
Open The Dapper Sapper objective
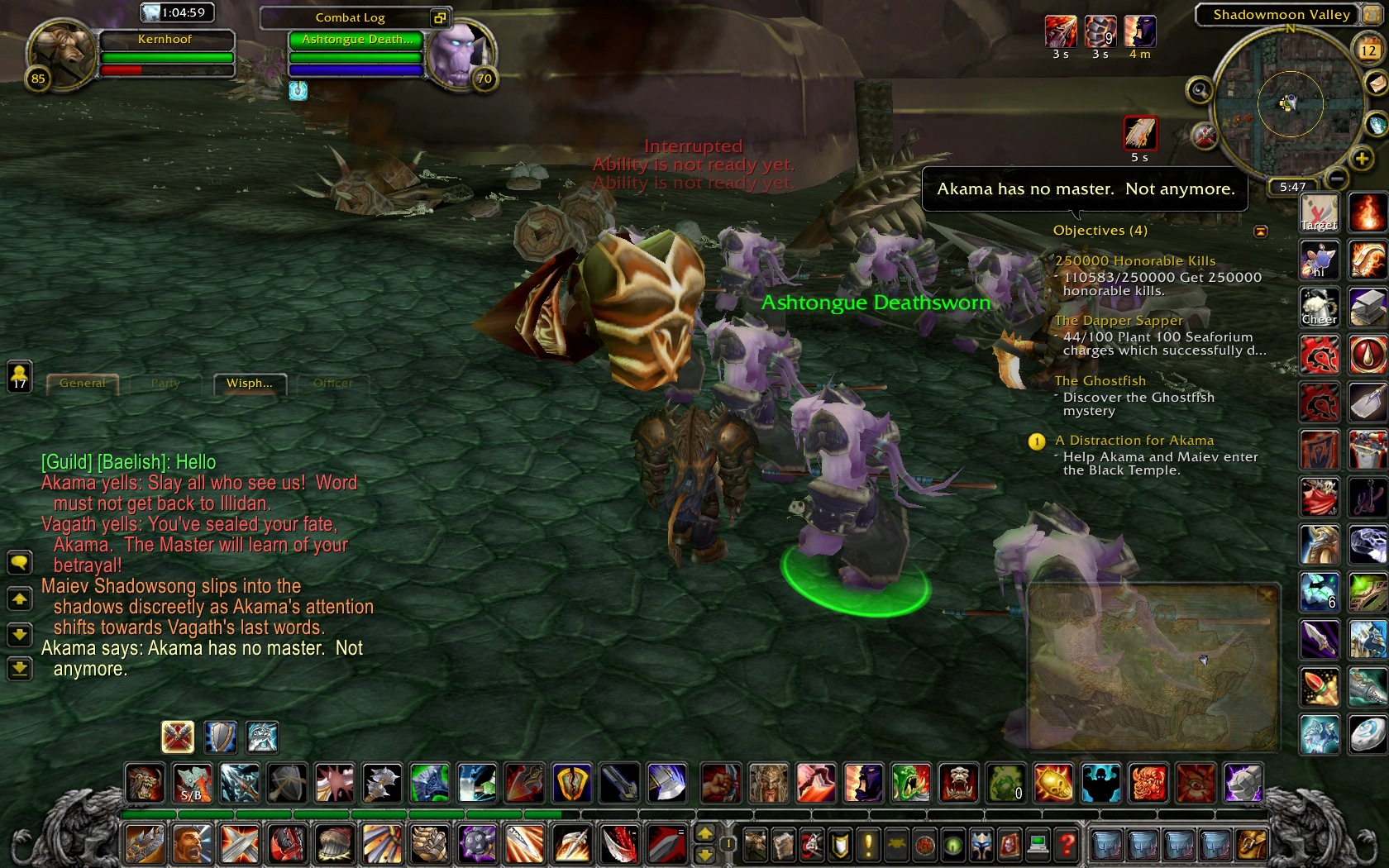point(1119,321)
